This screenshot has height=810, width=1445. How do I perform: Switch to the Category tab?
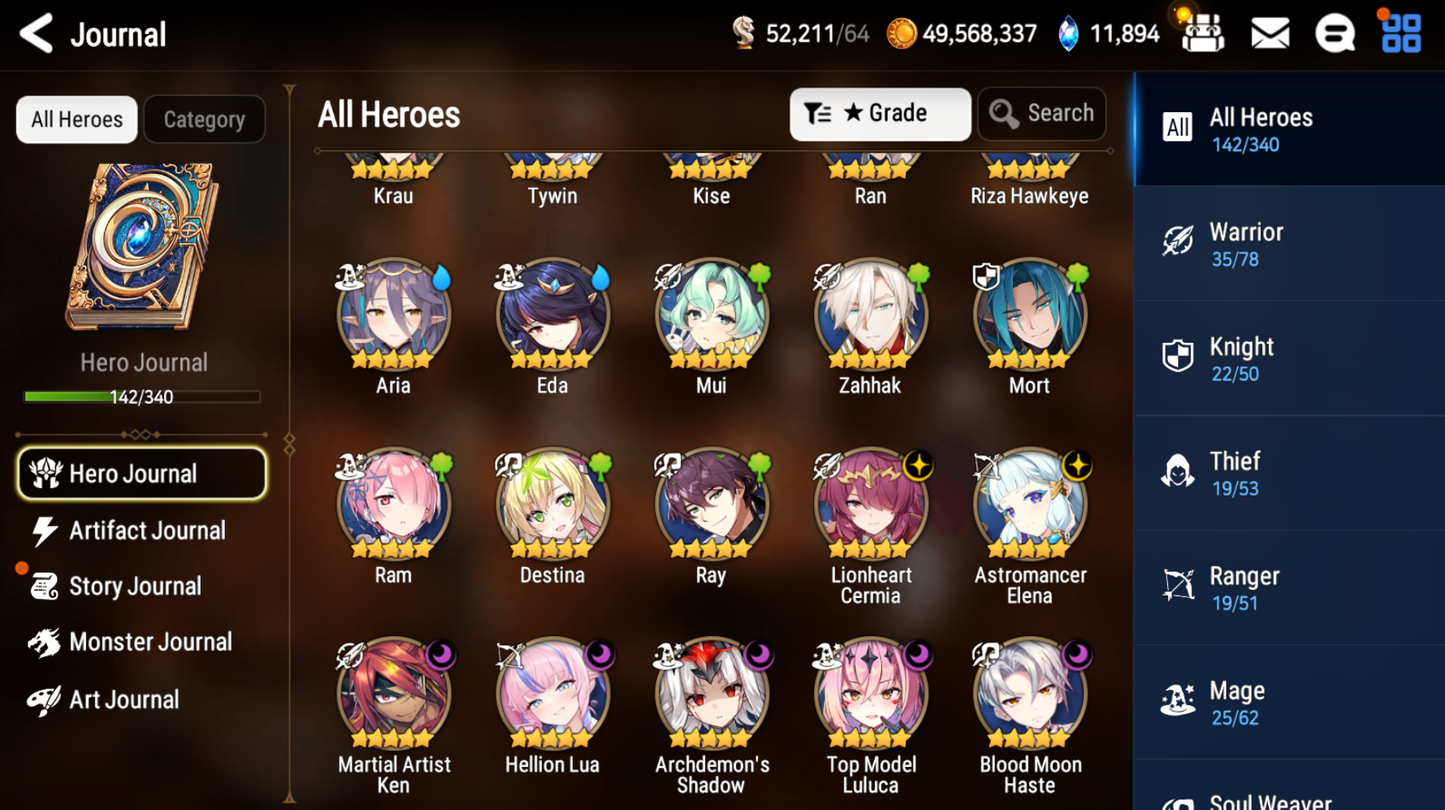[204, 120]
